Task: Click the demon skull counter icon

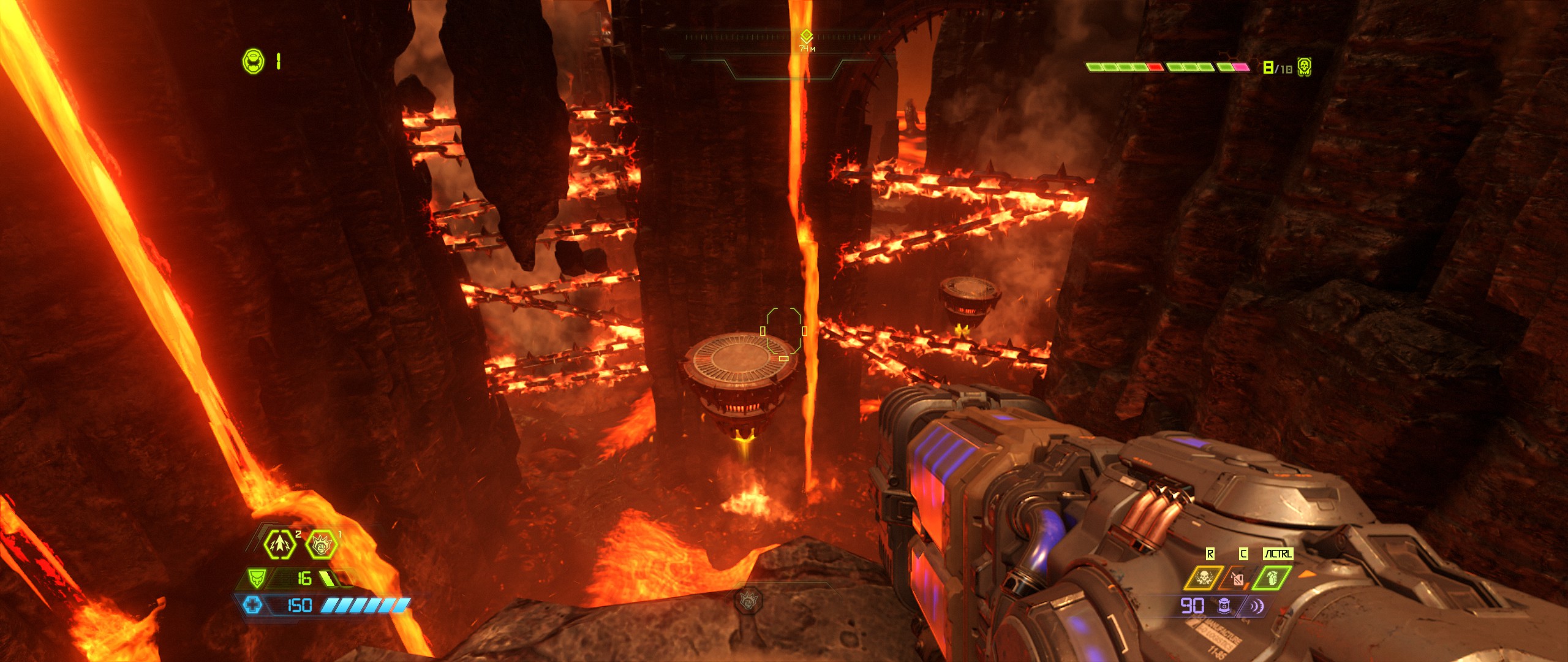Action: click(x=1305, y=67)
